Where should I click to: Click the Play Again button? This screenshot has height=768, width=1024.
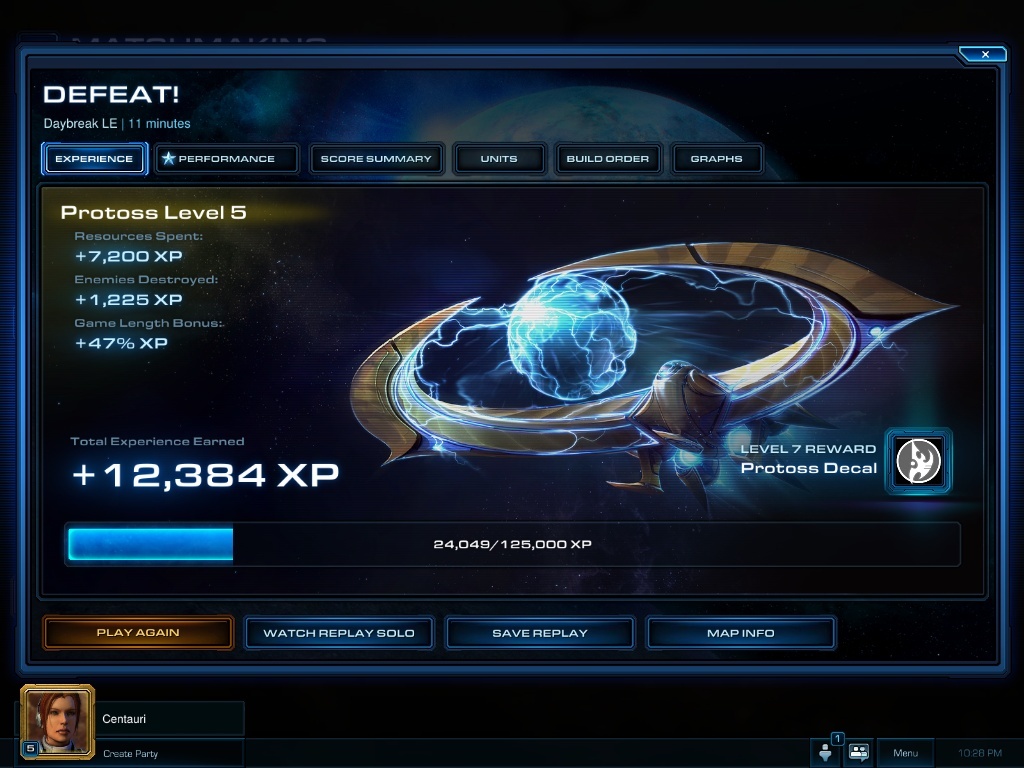(x=138, y=633)
